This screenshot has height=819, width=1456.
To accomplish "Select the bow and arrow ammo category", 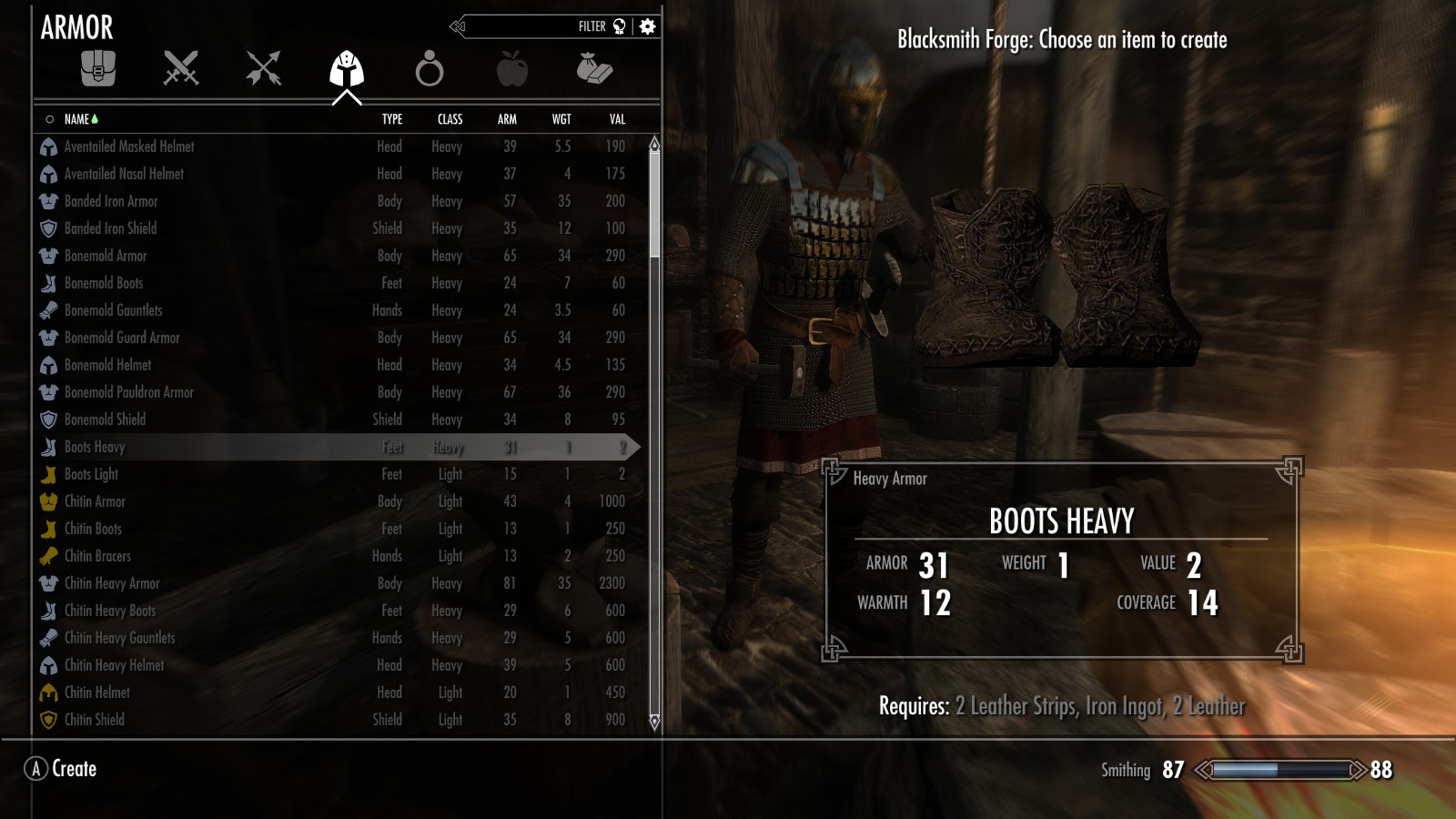I will [263, 69].
